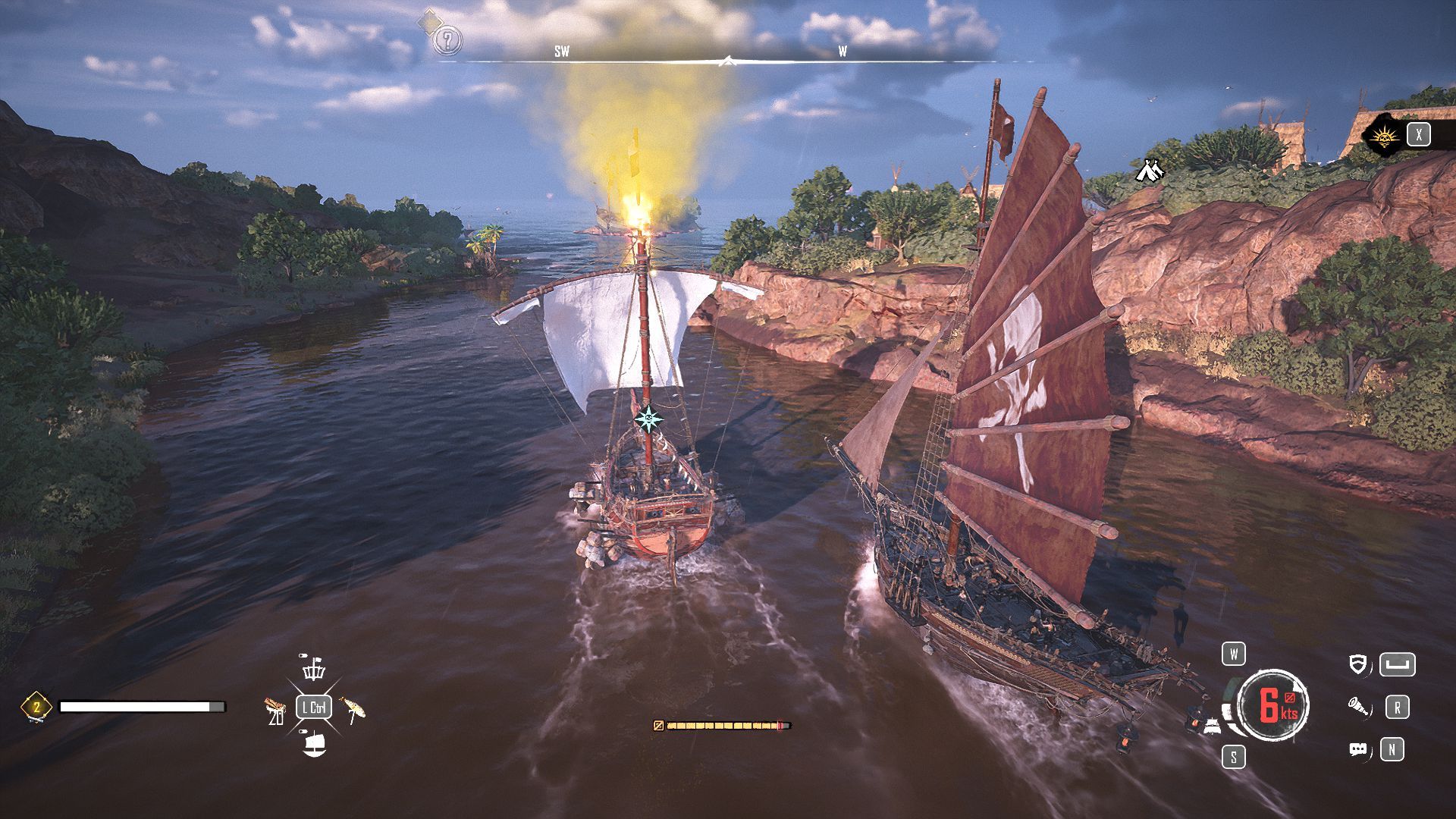Open the chat bubble icon
Screen dimensions: 1456x819
tap(1359, 750)
